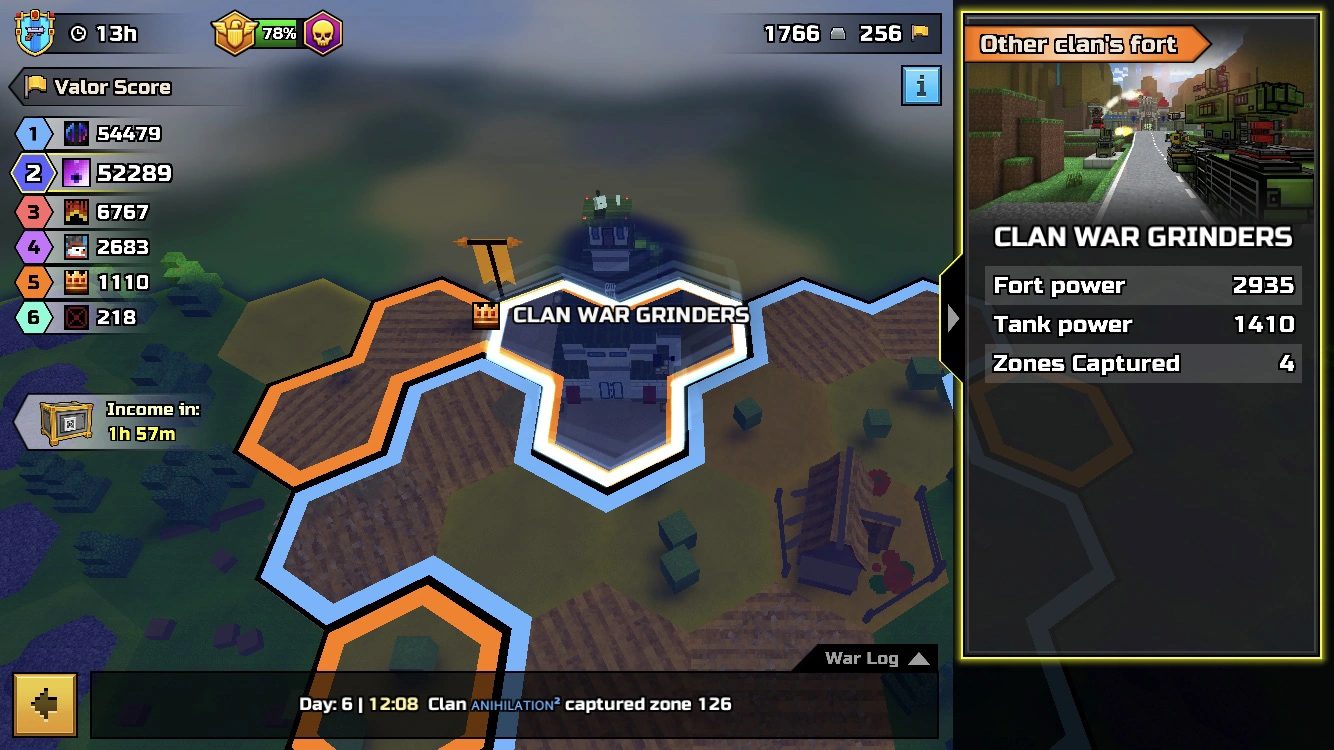
Task: Select the crown marker above CLAN WAR GRINDERS fort
Action: [484, 313]
